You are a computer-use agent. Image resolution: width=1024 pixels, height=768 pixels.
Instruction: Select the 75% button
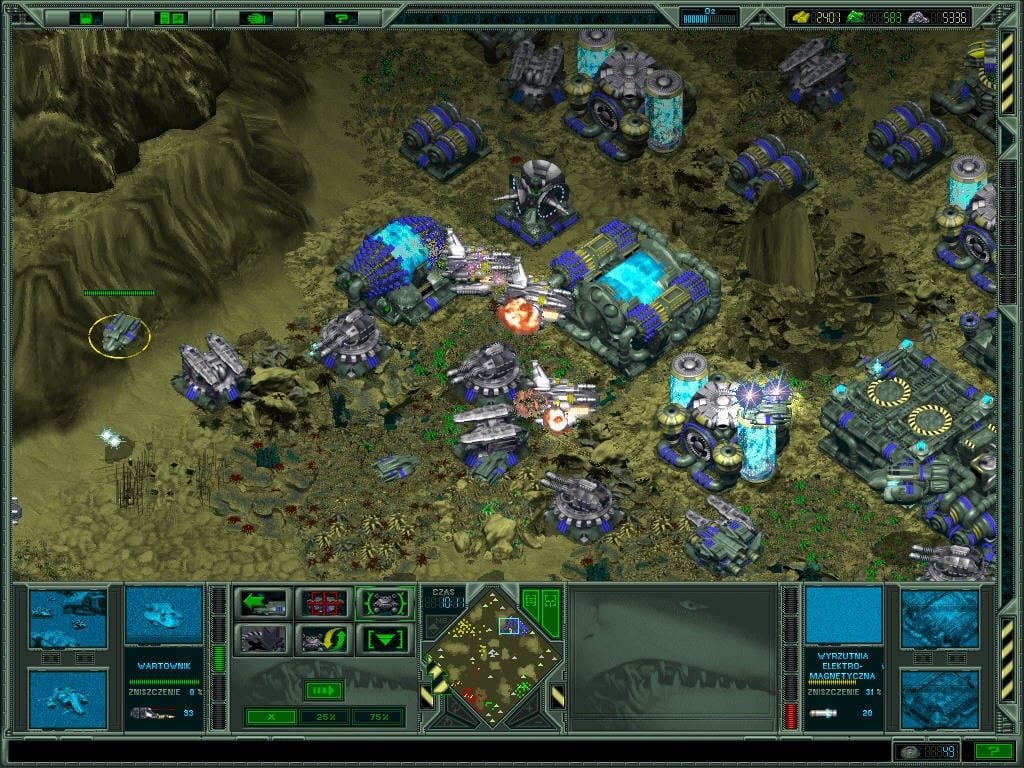point(377,716)
